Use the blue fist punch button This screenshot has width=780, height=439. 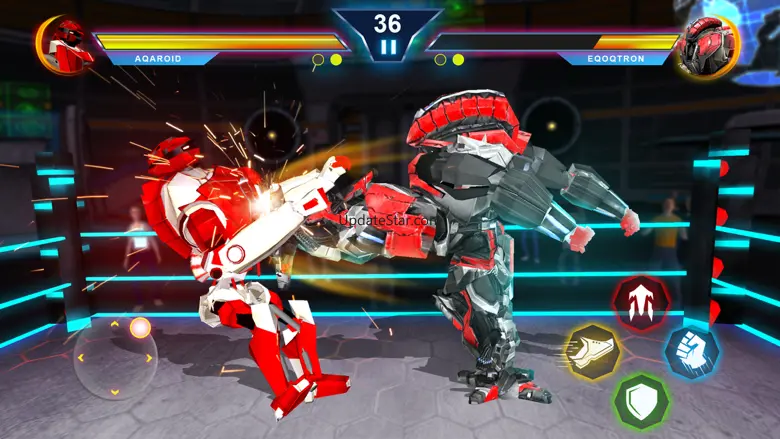click(691, 352)
